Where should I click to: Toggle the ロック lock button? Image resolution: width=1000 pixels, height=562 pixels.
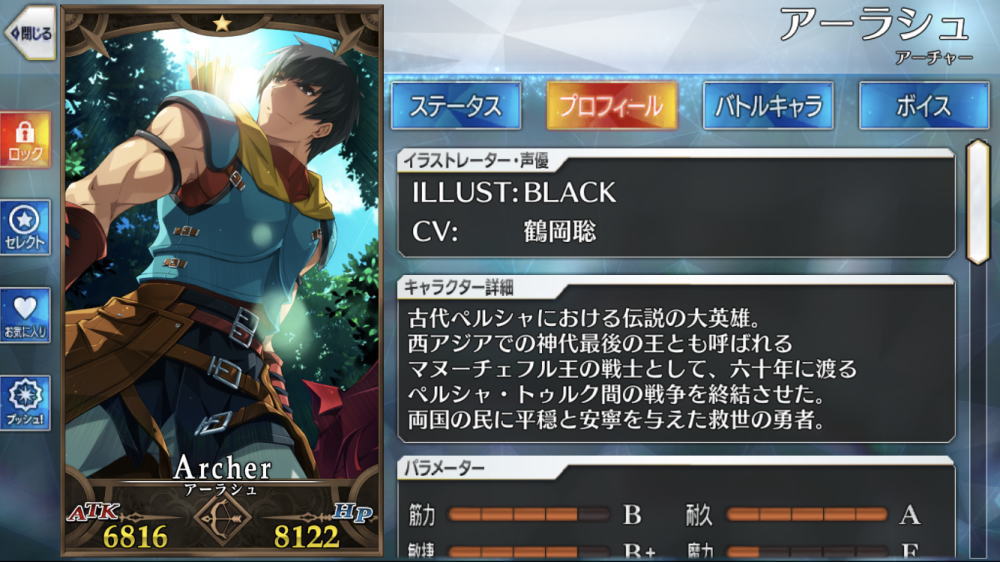click(x=25, y=140)
